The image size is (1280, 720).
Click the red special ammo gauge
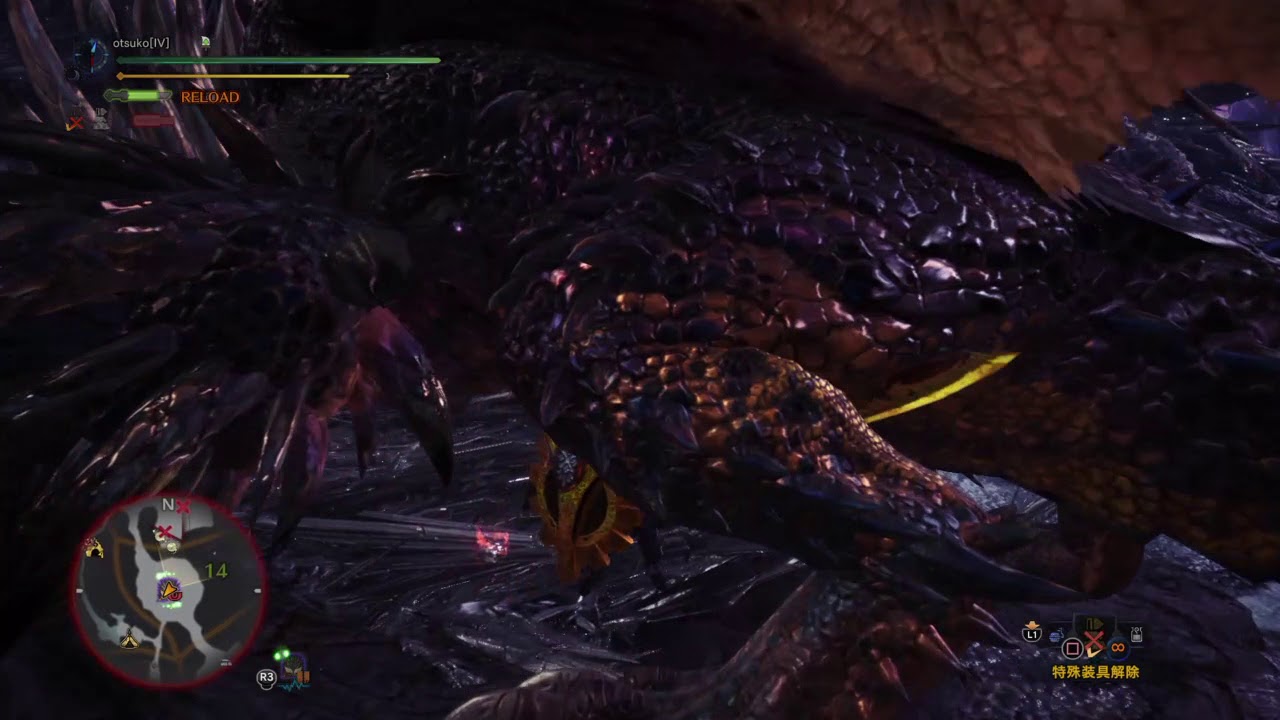tap(153, 120)
